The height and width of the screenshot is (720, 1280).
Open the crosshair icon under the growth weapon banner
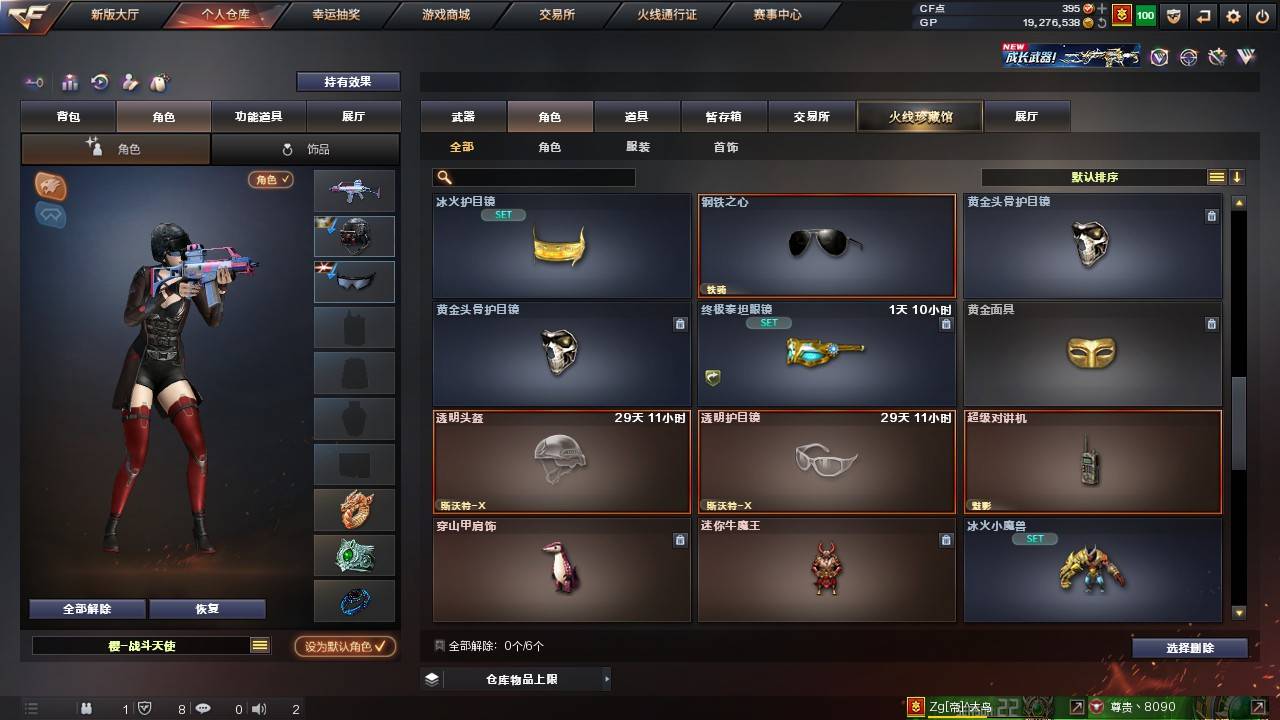click(1188, 57)
